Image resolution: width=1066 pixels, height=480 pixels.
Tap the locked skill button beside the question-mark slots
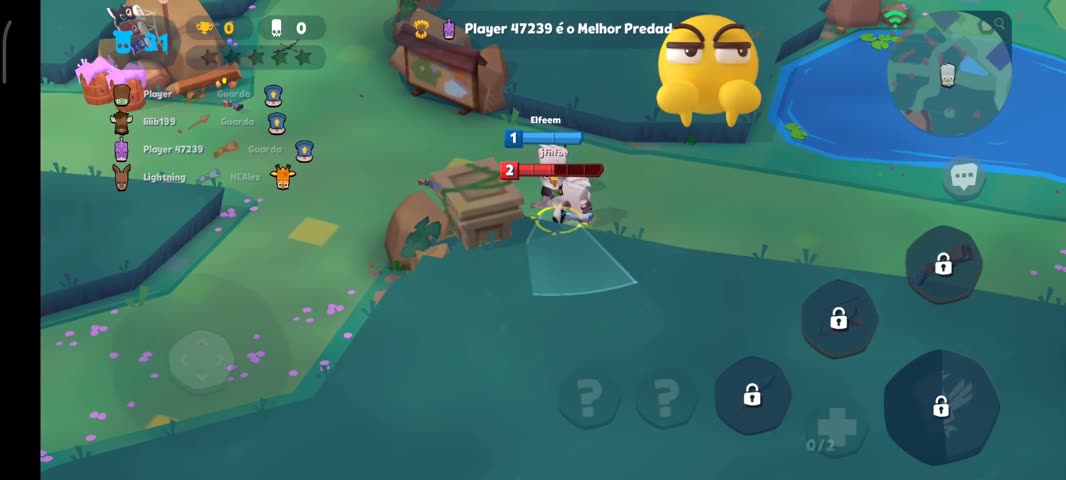(752, 396)
